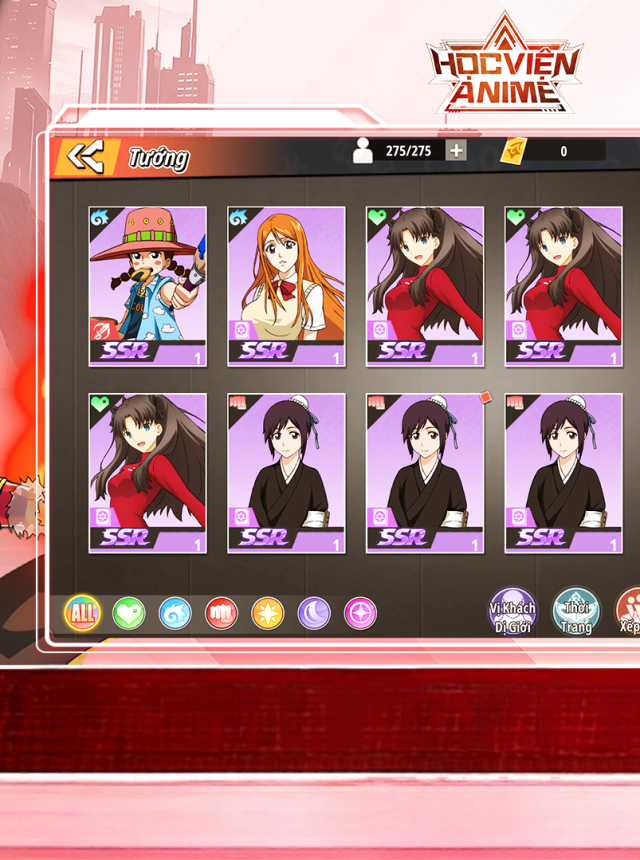The height and width of the screenshot is (860, 640).
Task: Open the Vị Khách Dị Giới menu
Action: point(512,611)
